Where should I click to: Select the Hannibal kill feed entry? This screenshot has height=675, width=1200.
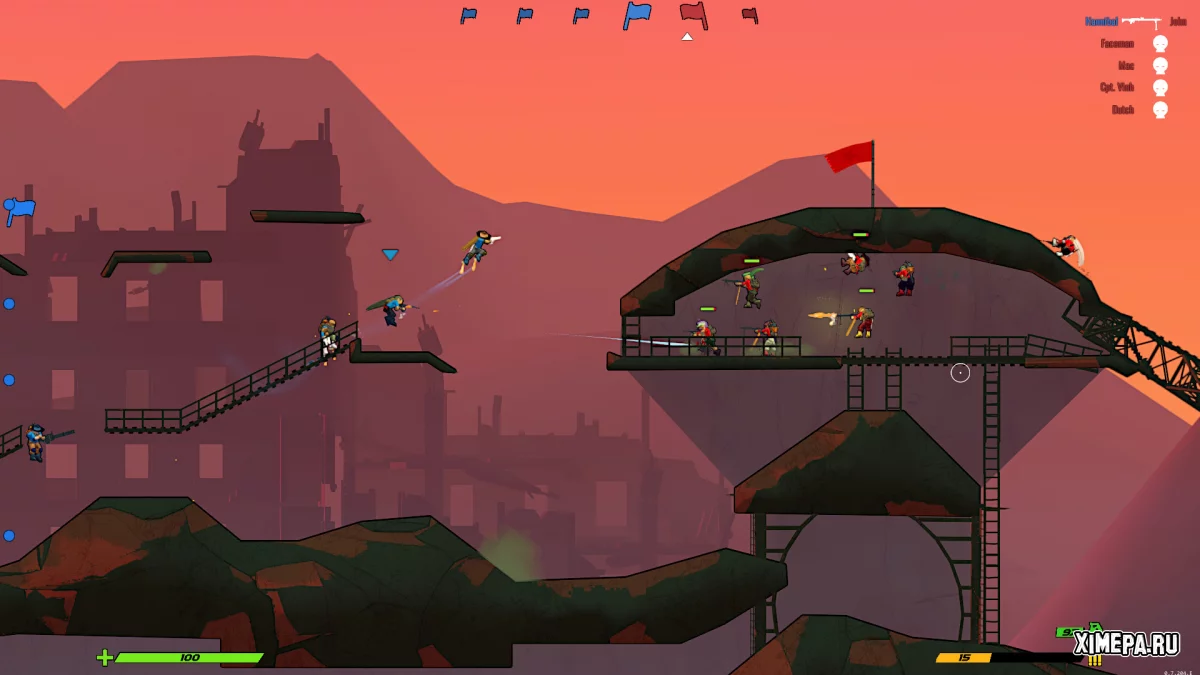pyautogui.click(x=1101, y=21)
